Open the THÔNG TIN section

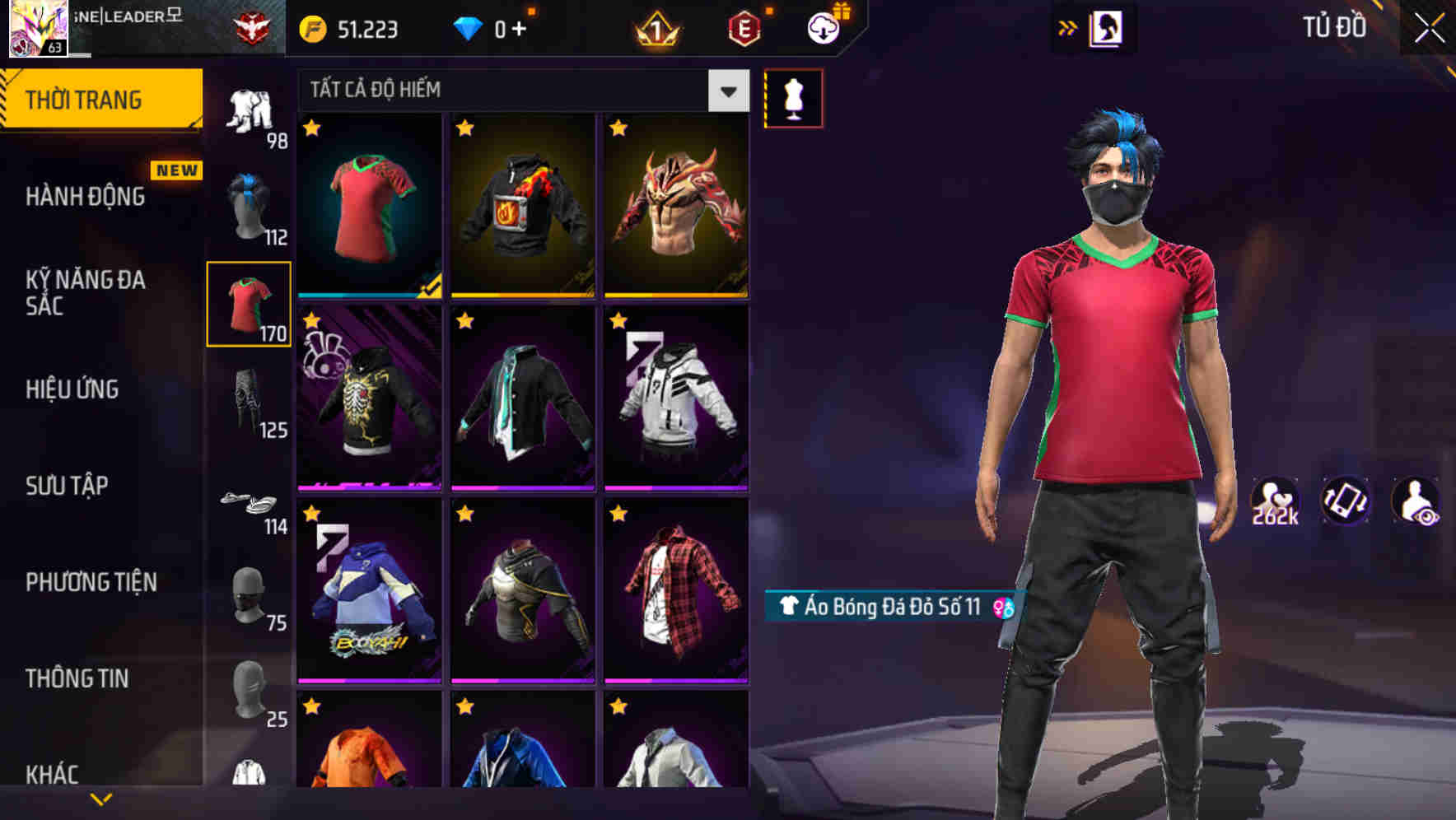coord(78,678)
